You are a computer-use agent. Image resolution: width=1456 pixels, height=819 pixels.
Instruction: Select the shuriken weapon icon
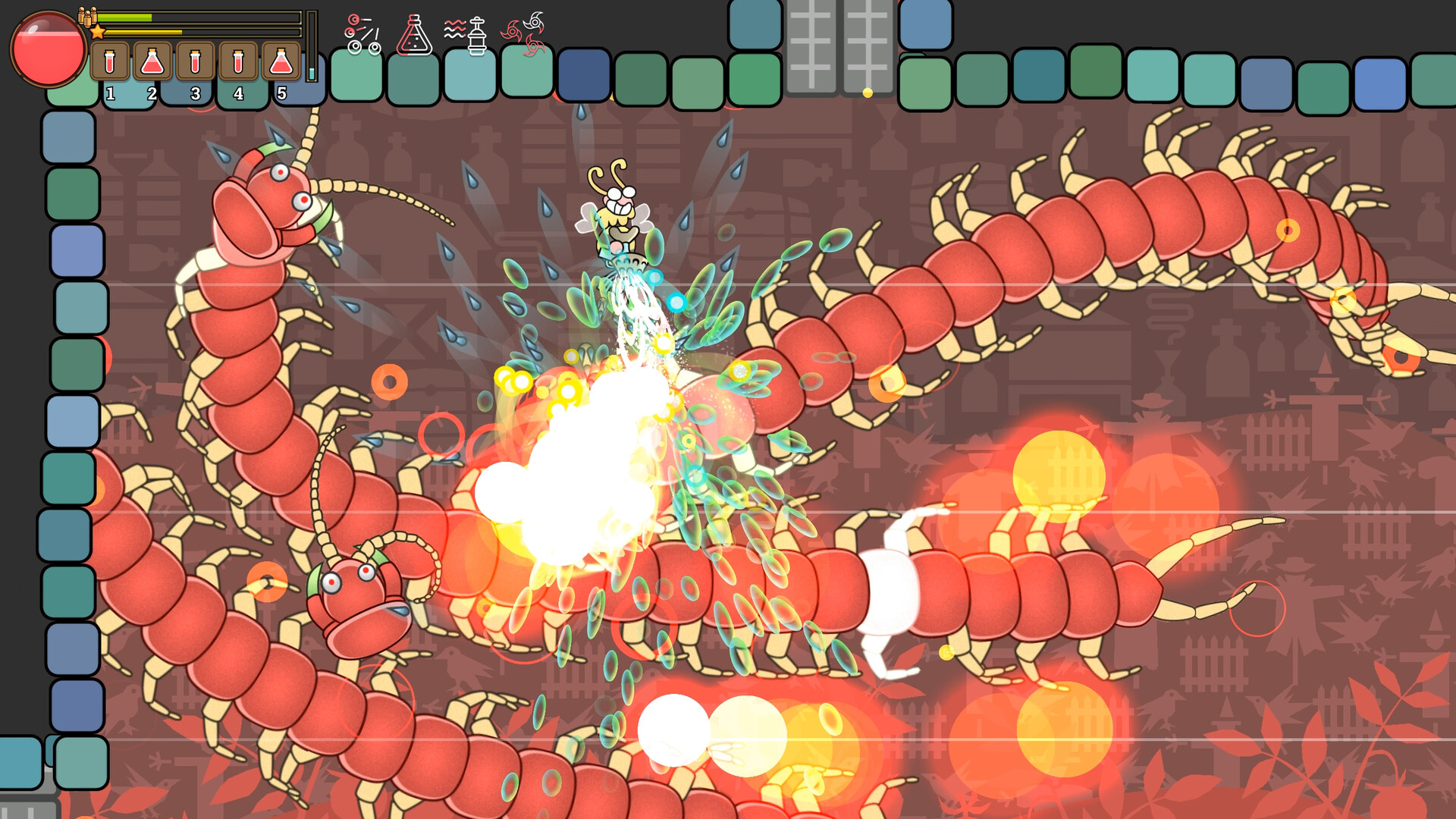point(526,32)
